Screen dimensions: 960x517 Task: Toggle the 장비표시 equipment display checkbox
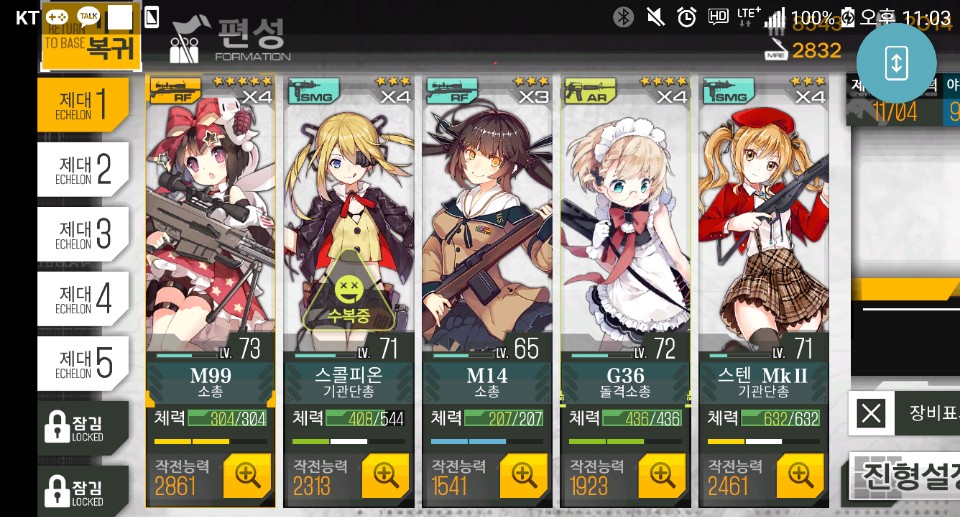[872, 412]
